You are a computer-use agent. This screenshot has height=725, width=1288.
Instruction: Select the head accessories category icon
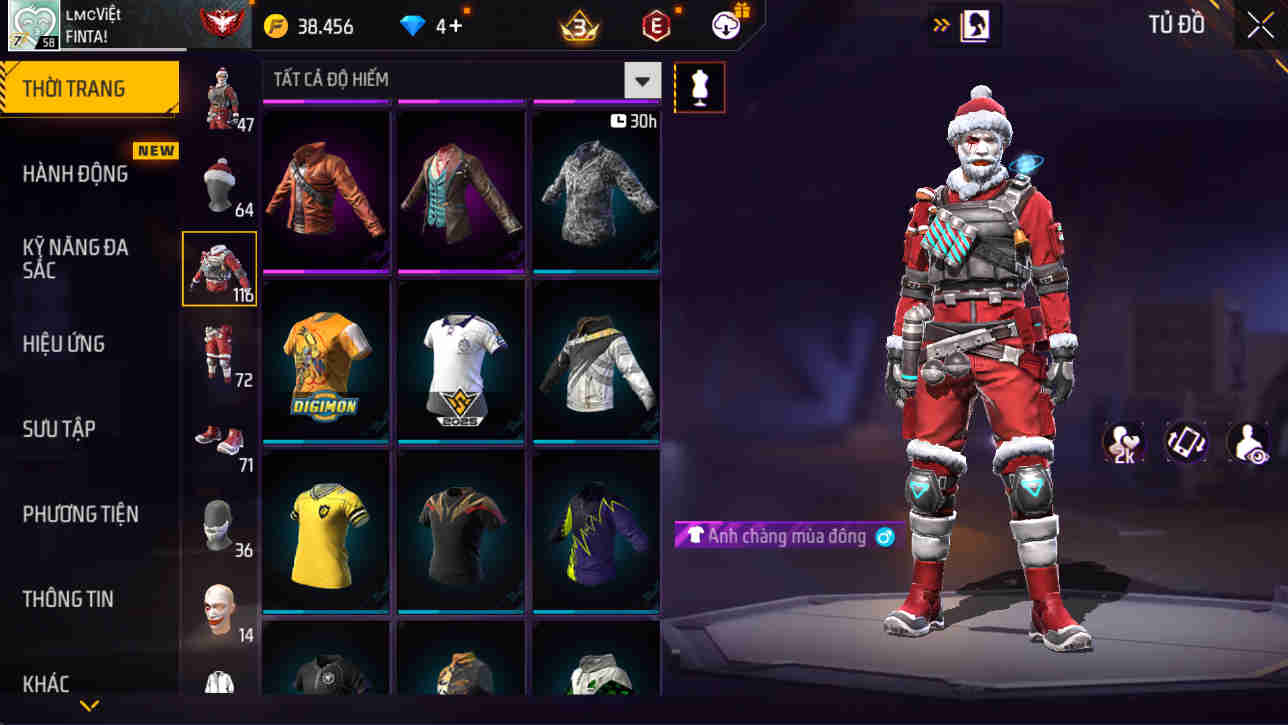pos(219,185)
